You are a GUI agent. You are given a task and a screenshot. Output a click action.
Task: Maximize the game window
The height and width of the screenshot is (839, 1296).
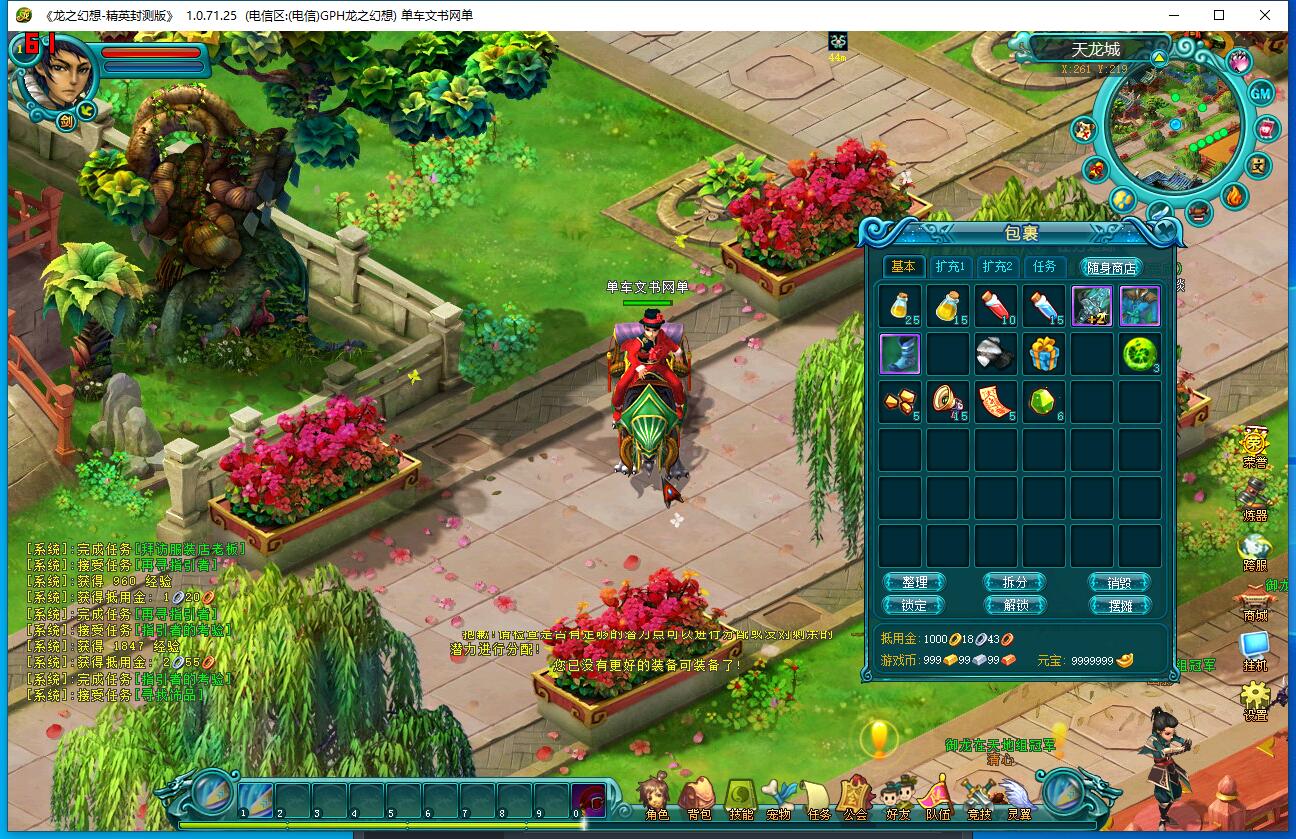[x=1219, y=15]
